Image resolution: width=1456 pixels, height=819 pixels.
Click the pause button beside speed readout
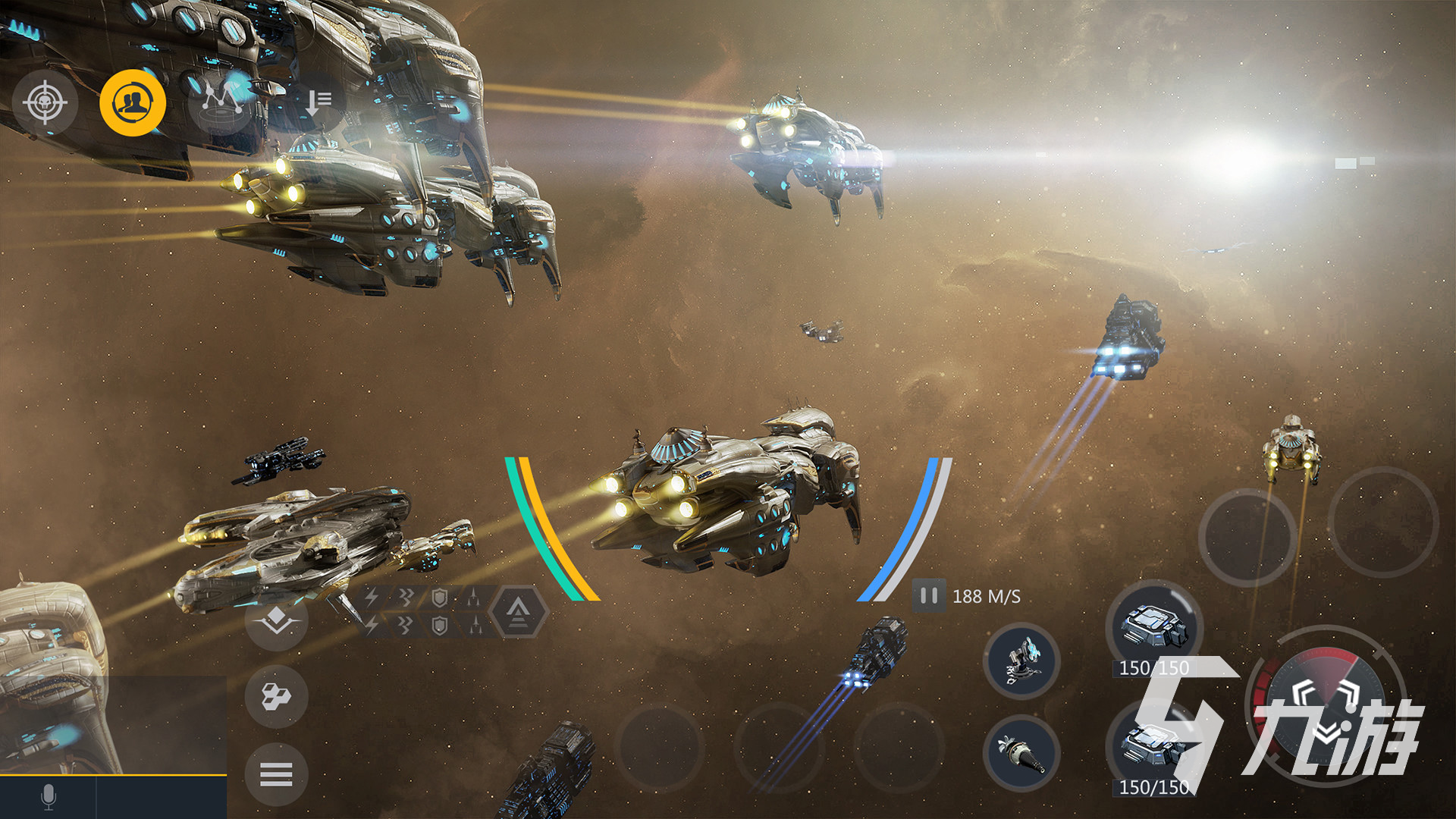[x=928, y=596]
